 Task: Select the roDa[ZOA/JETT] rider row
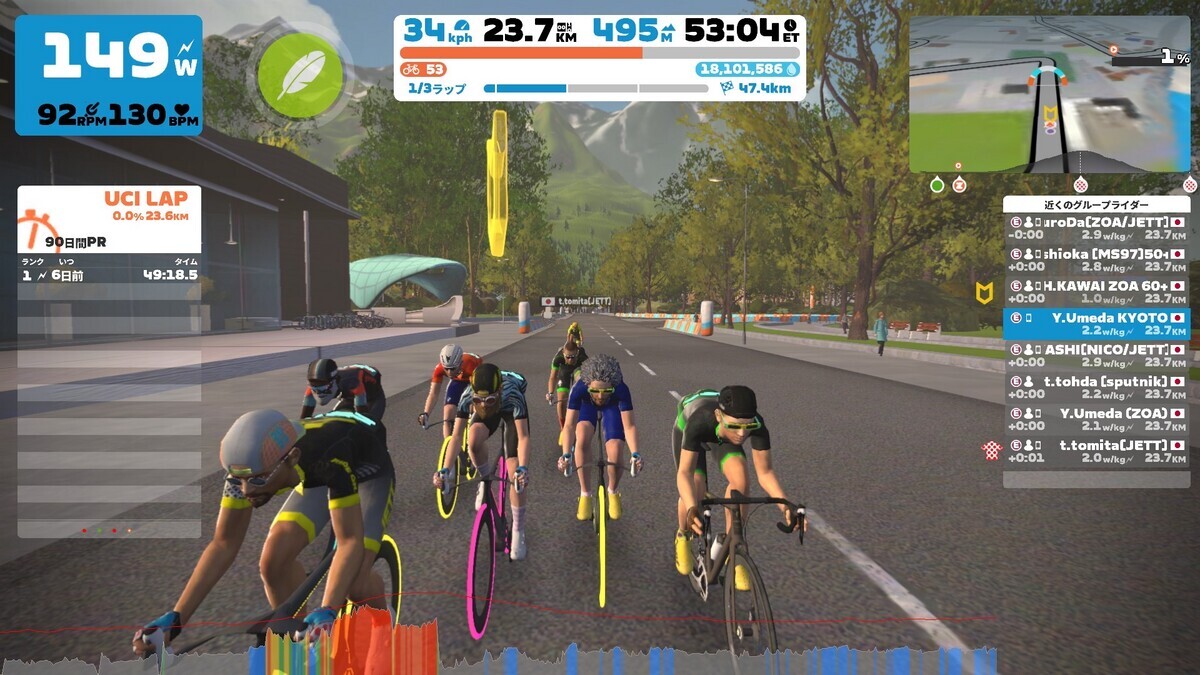coord(1097,228)
